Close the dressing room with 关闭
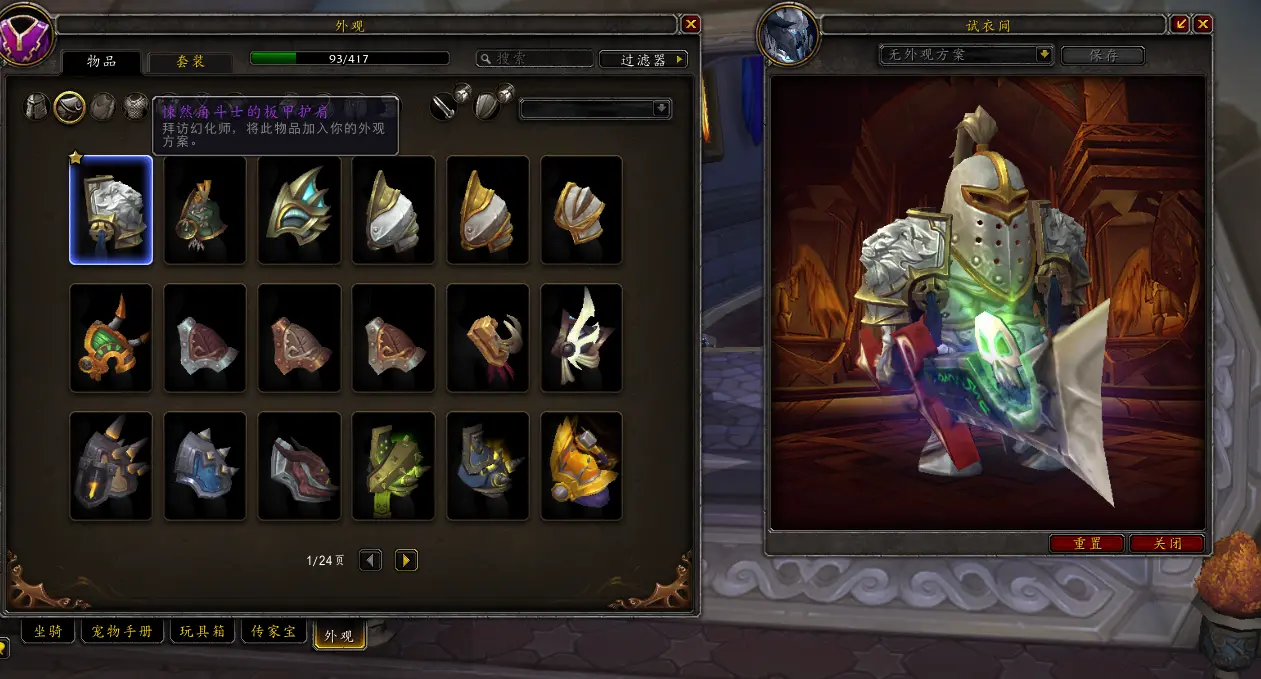 click(x=1167, y=543)
